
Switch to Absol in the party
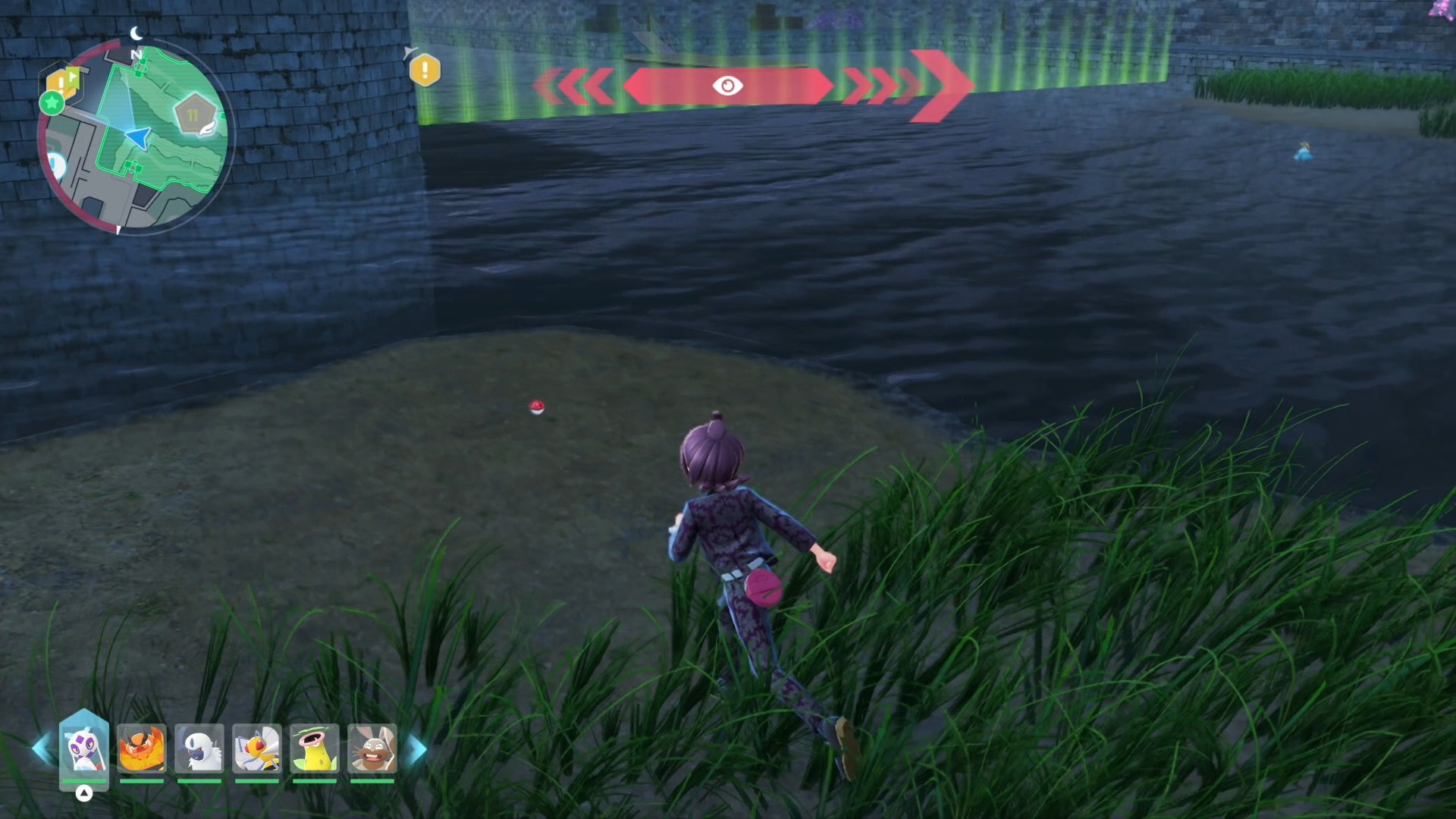pos(199,748)
